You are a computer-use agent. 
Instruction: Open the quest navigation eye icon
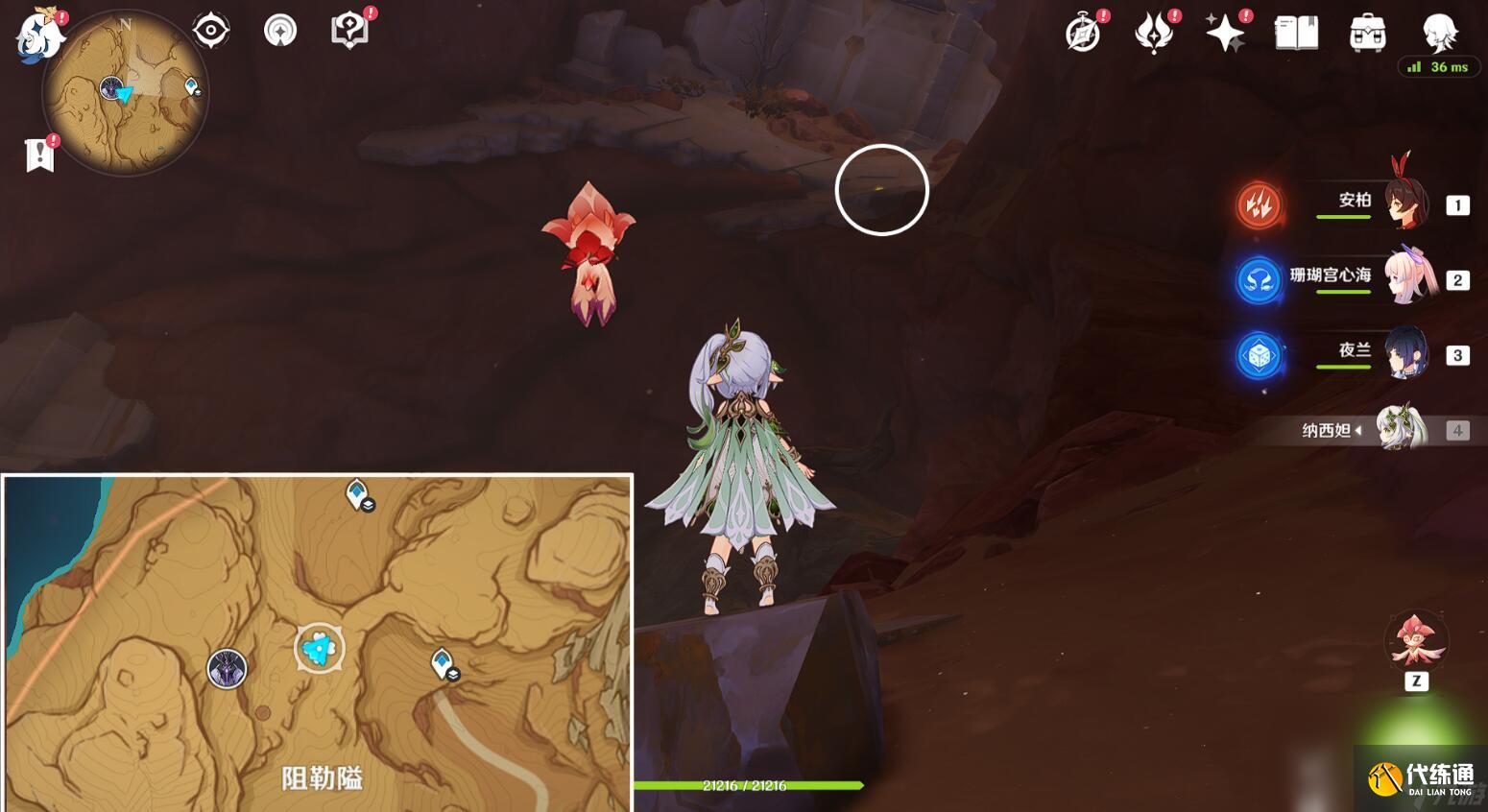(x=210, y=31)
